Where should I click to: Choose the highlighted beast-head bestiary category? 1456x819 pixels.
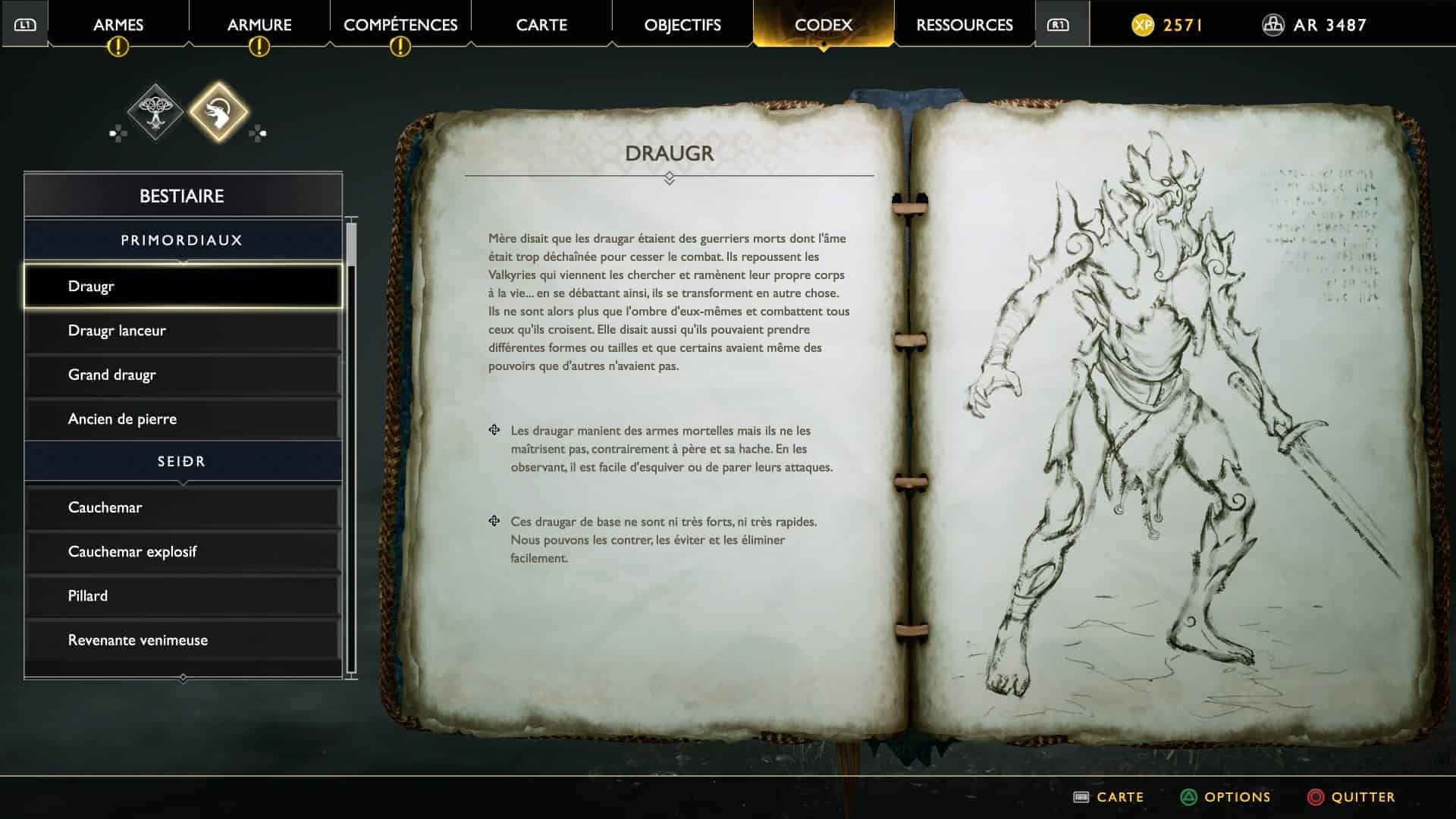point(218,112)
